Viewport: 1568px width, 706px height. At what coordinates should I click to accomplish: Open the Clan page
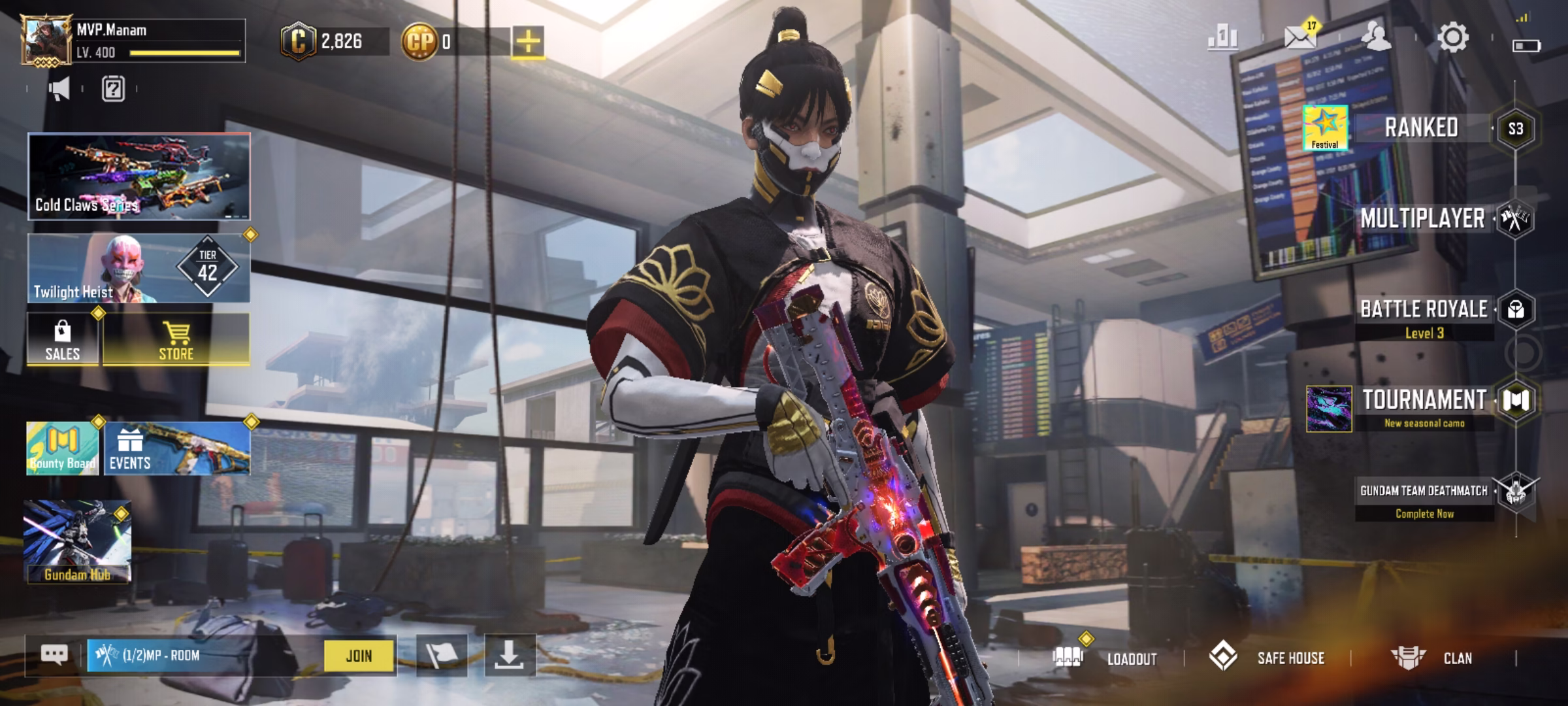tap(1457, 658)
